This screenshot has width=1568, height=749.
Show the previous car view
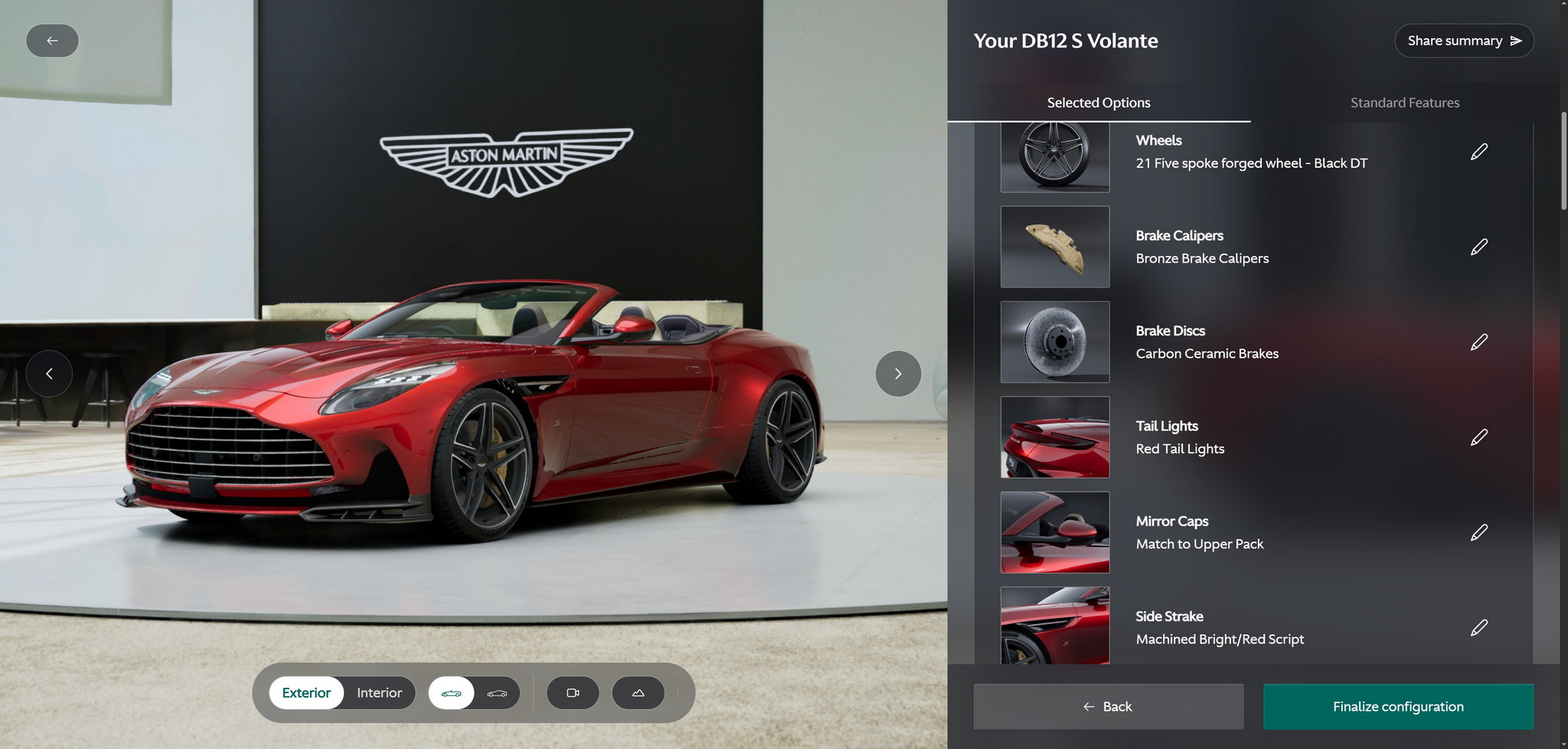click(x=49, y=374)
